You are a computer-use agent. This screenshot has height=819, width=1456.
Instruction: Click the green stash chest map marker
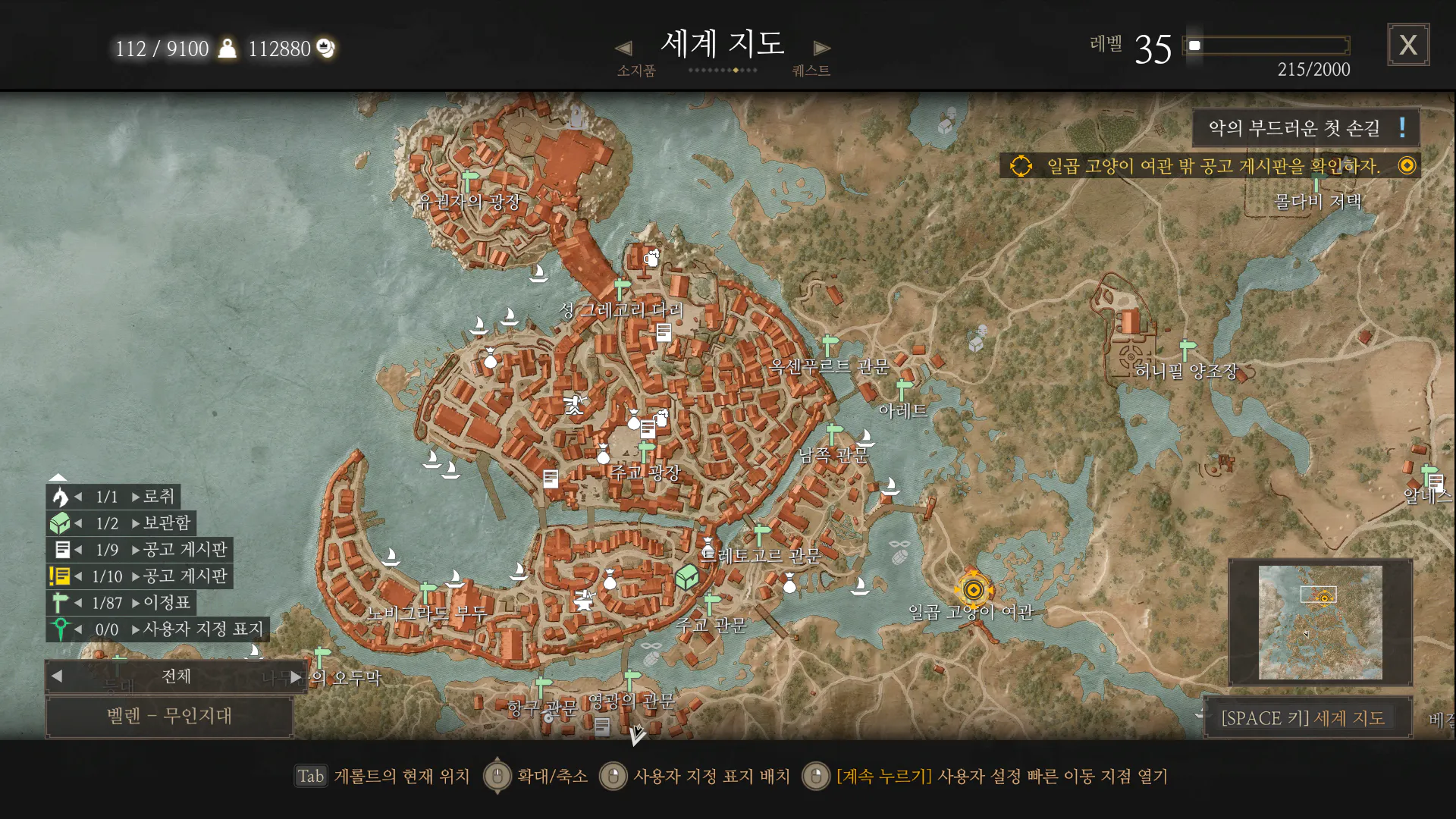[686, 577]
